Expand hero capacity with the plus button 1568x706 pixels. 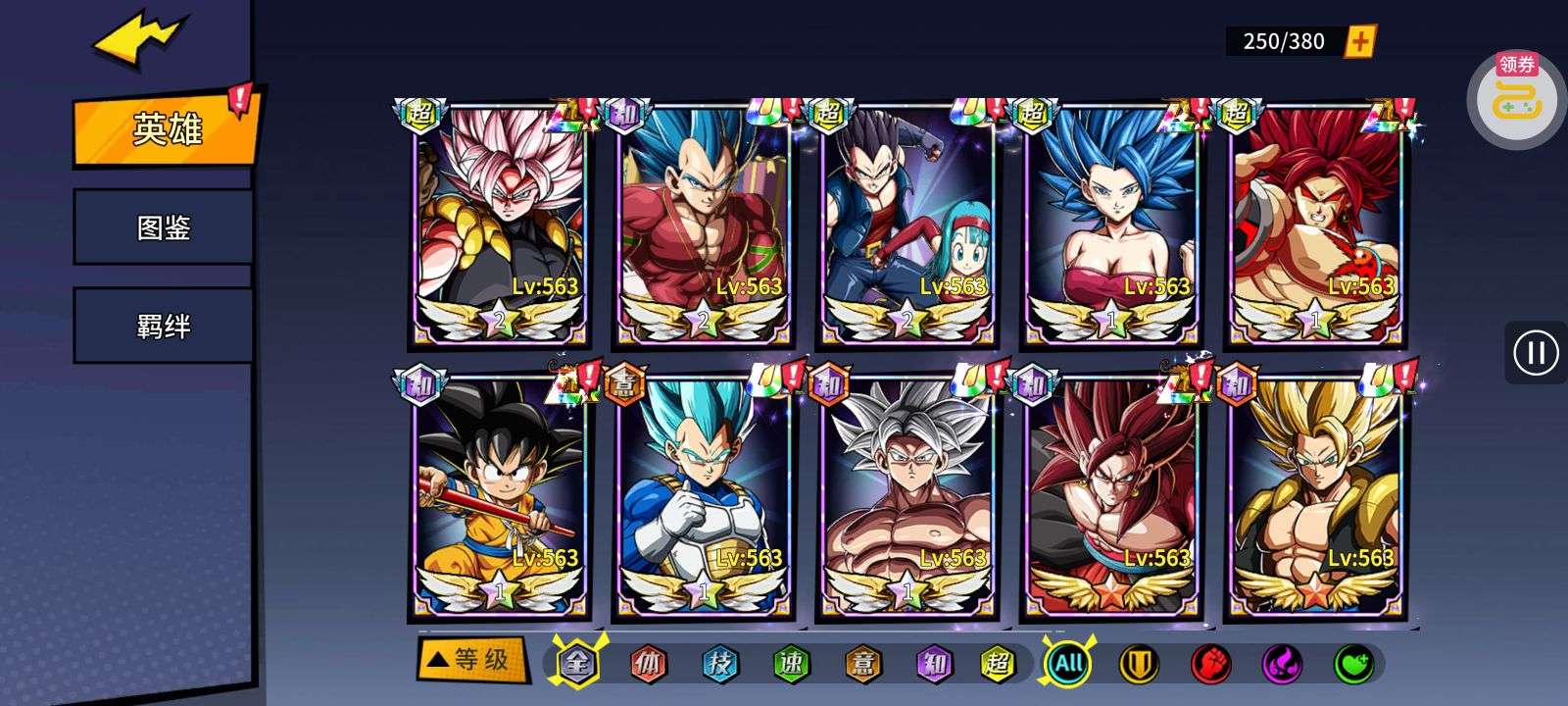1360,41
